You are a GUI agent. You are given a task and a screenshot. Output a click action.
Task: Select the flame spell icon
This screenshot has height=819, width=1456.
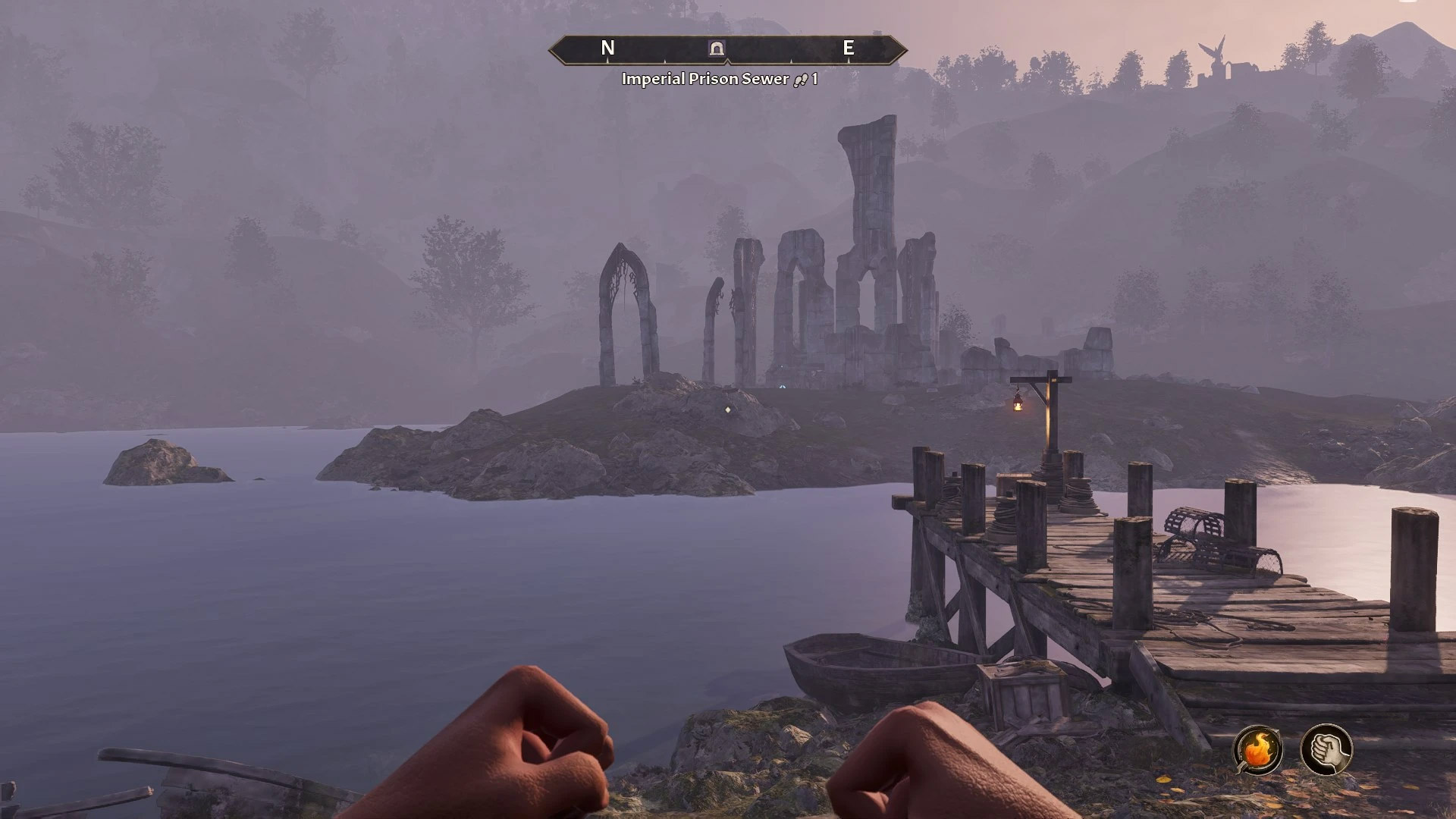coord(1259,749)
